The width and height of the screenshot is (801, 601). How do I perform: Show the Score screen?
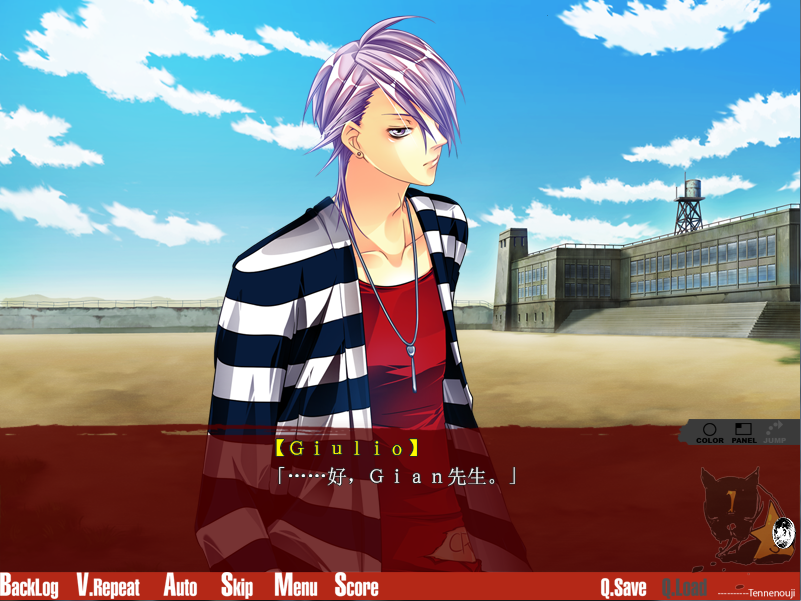click(x=356, y=586)
